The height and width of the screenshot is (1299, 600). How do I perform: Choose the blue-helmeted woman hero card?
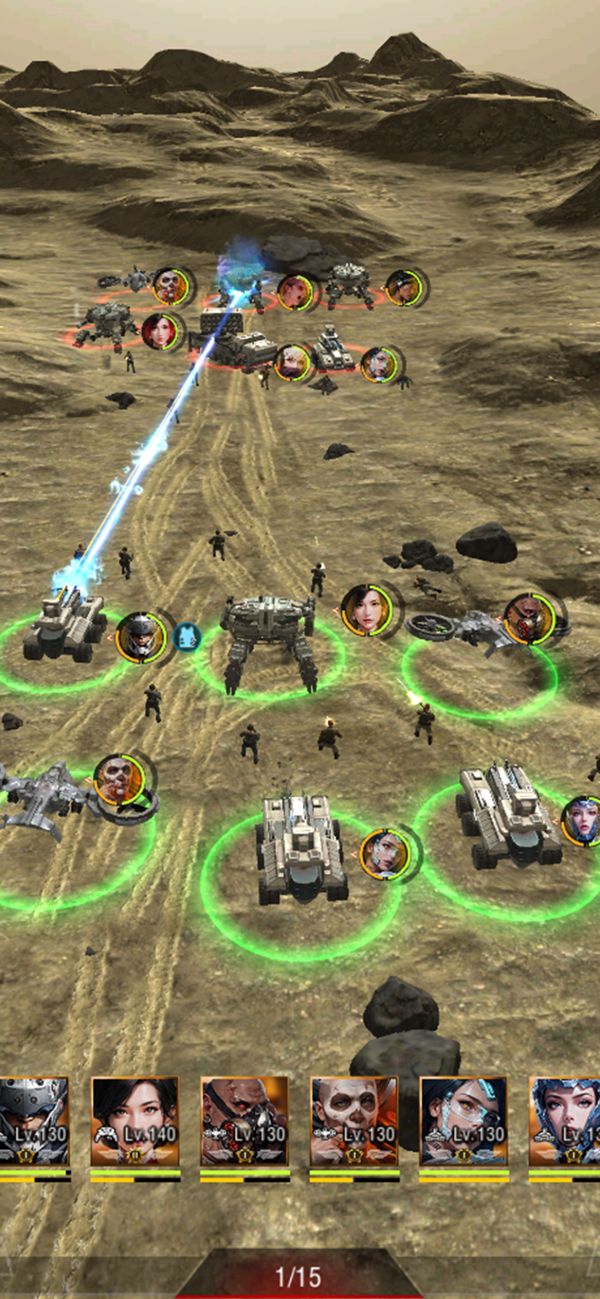pos(566,1121)
